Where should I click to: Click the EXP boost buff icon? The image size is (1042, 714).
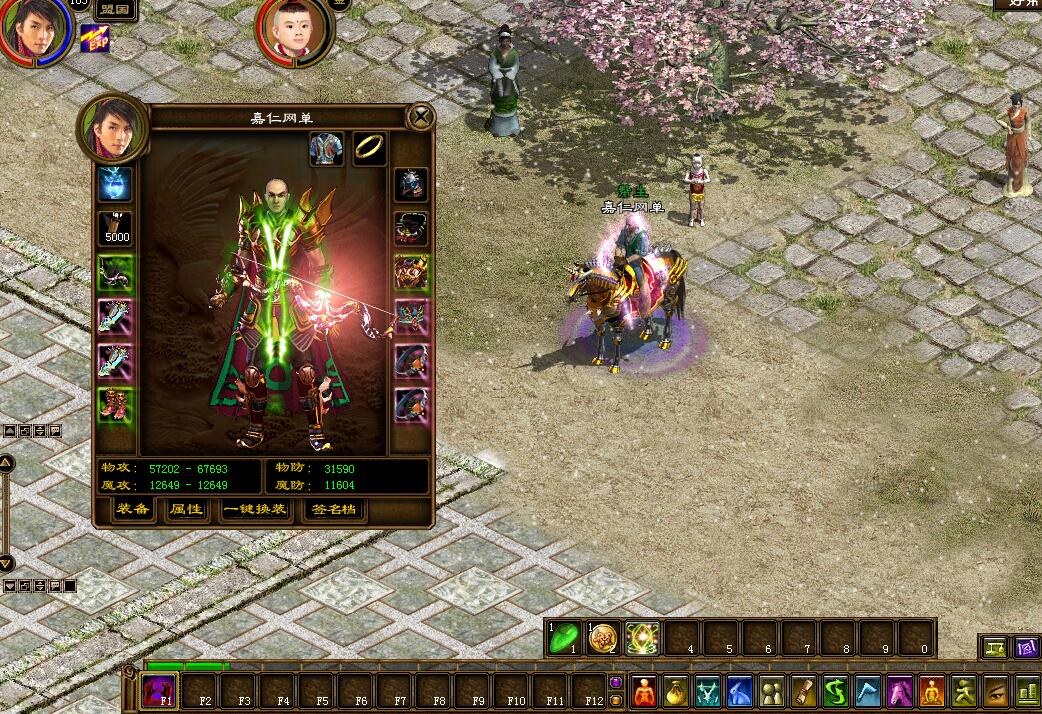tap(95, 38)
